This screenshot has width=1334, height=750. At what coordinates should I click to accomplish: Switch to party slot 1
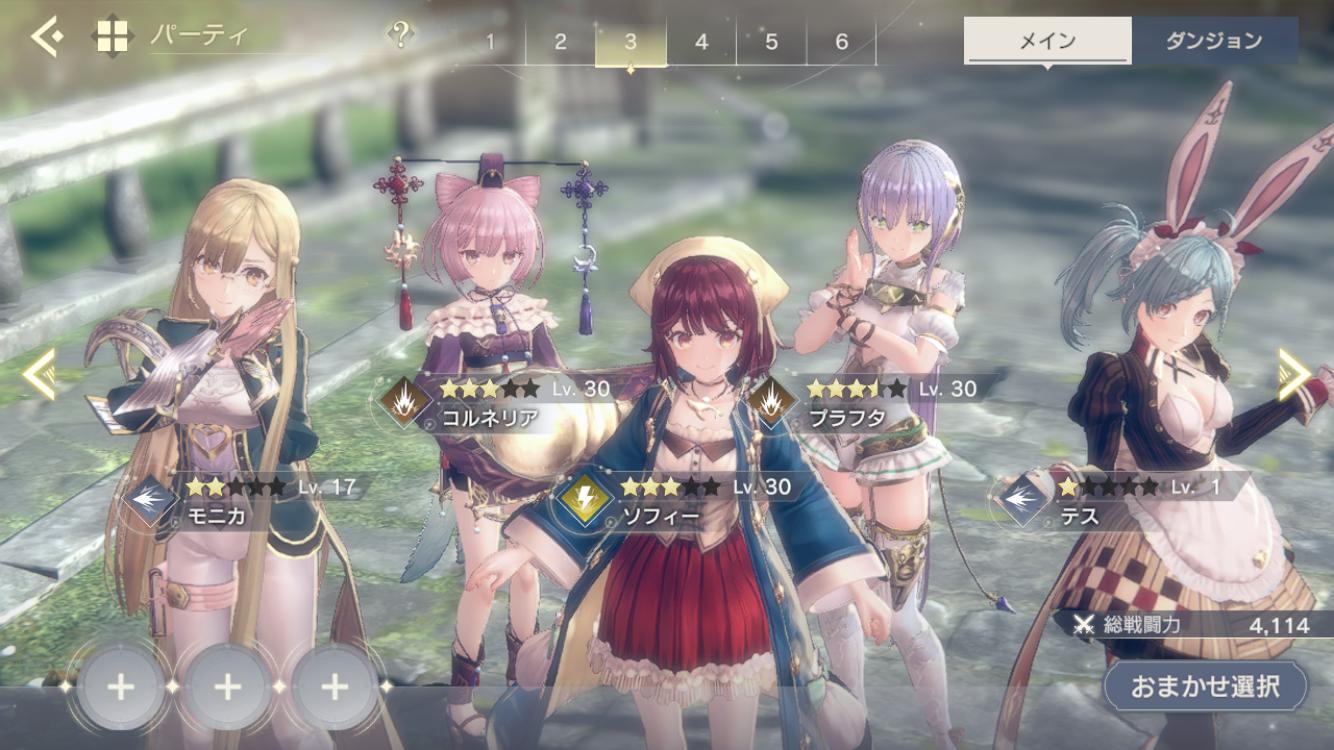(x=490, y=42)
